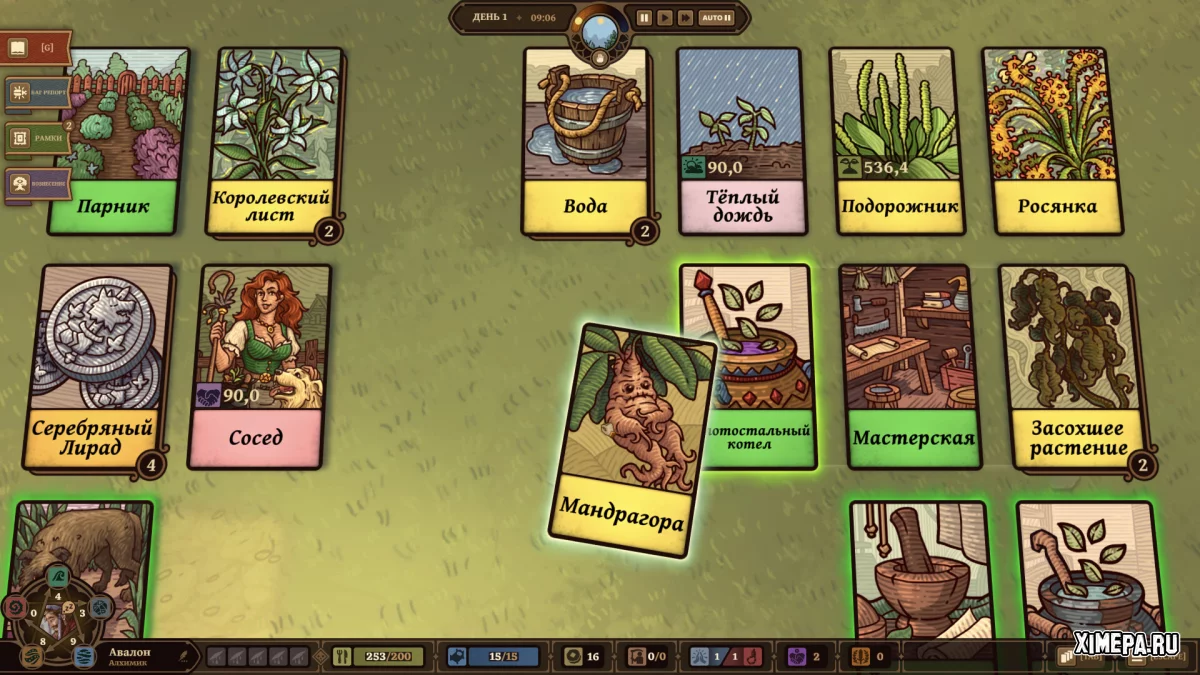
Task: Pick the Королевский лист card stack
Action: tap(270, 140)
